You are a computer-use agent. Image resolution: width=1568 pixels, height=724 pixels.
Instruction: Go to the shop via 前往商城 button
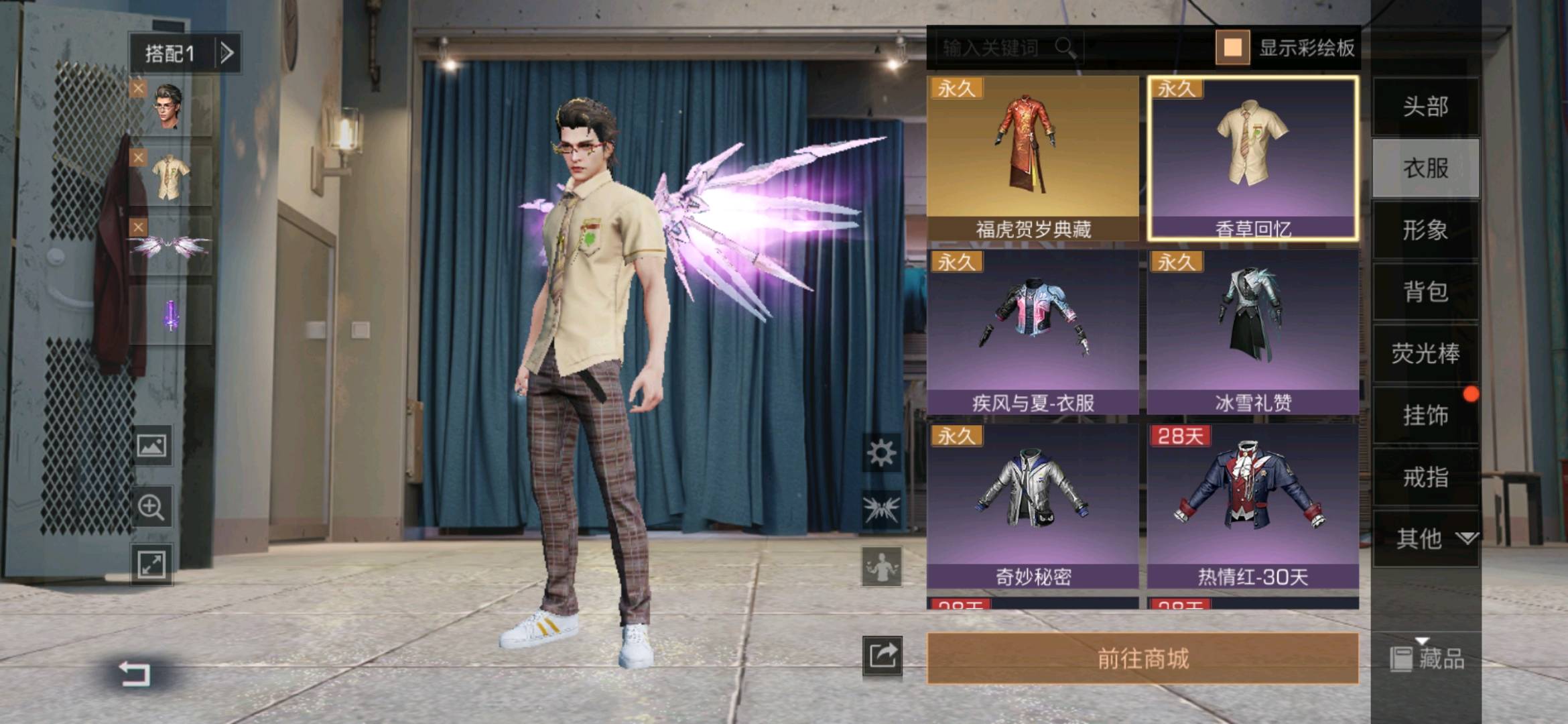coord(1142,658)
